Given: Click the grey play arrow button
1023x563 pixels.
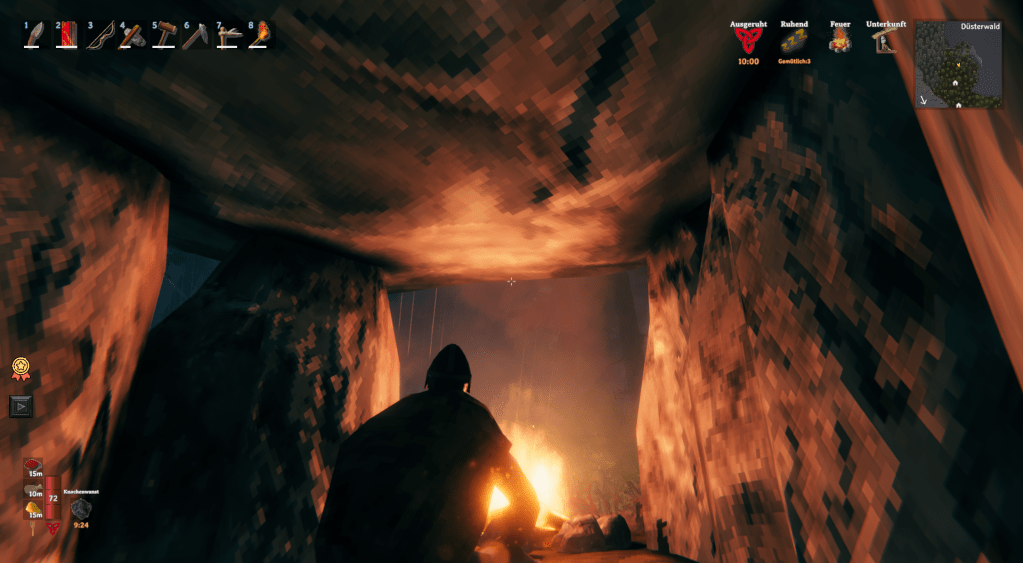Looking at the screenshot, I should pyautogui.click(x=20, y=405).
